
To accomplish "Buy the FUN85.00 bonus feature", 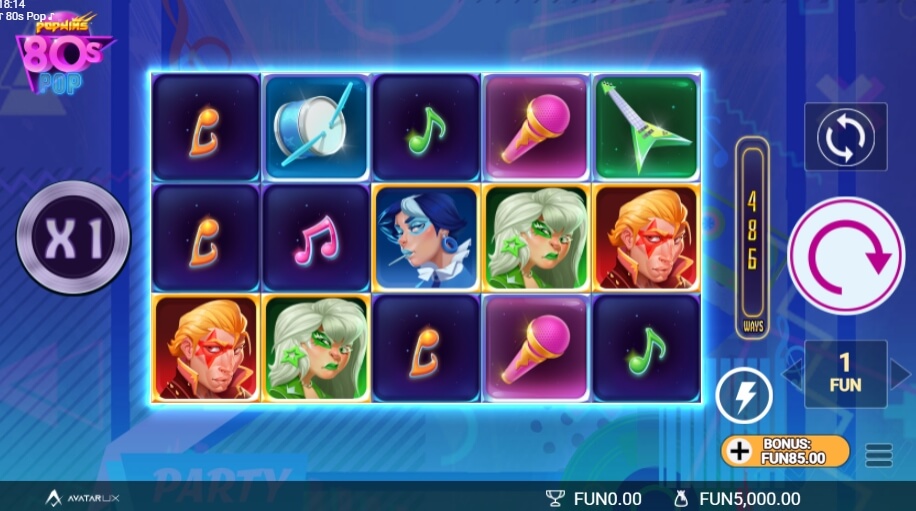I will point(785,450).
